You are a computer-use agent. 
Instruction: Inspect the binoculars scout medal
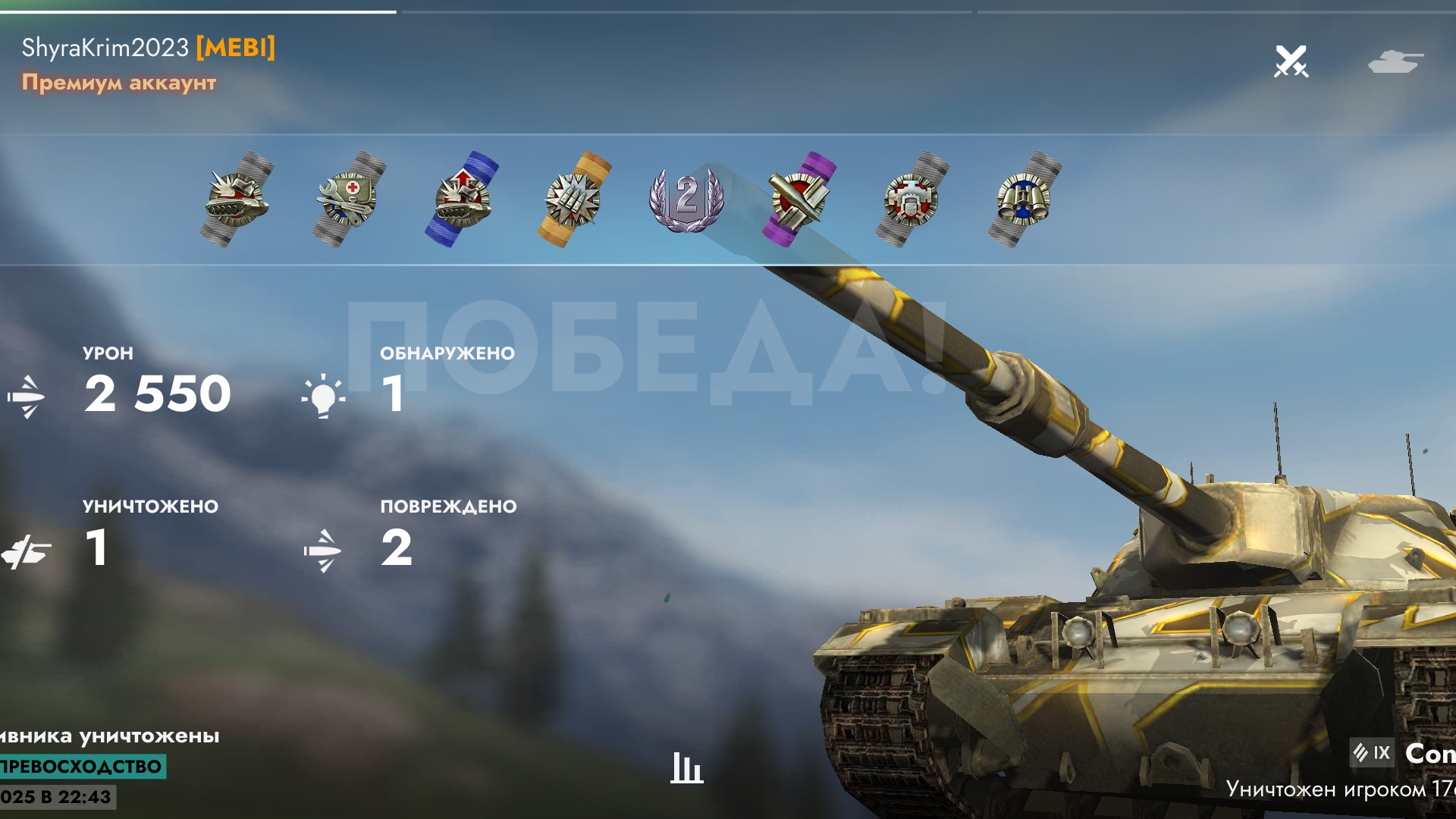click(1024, 199)
